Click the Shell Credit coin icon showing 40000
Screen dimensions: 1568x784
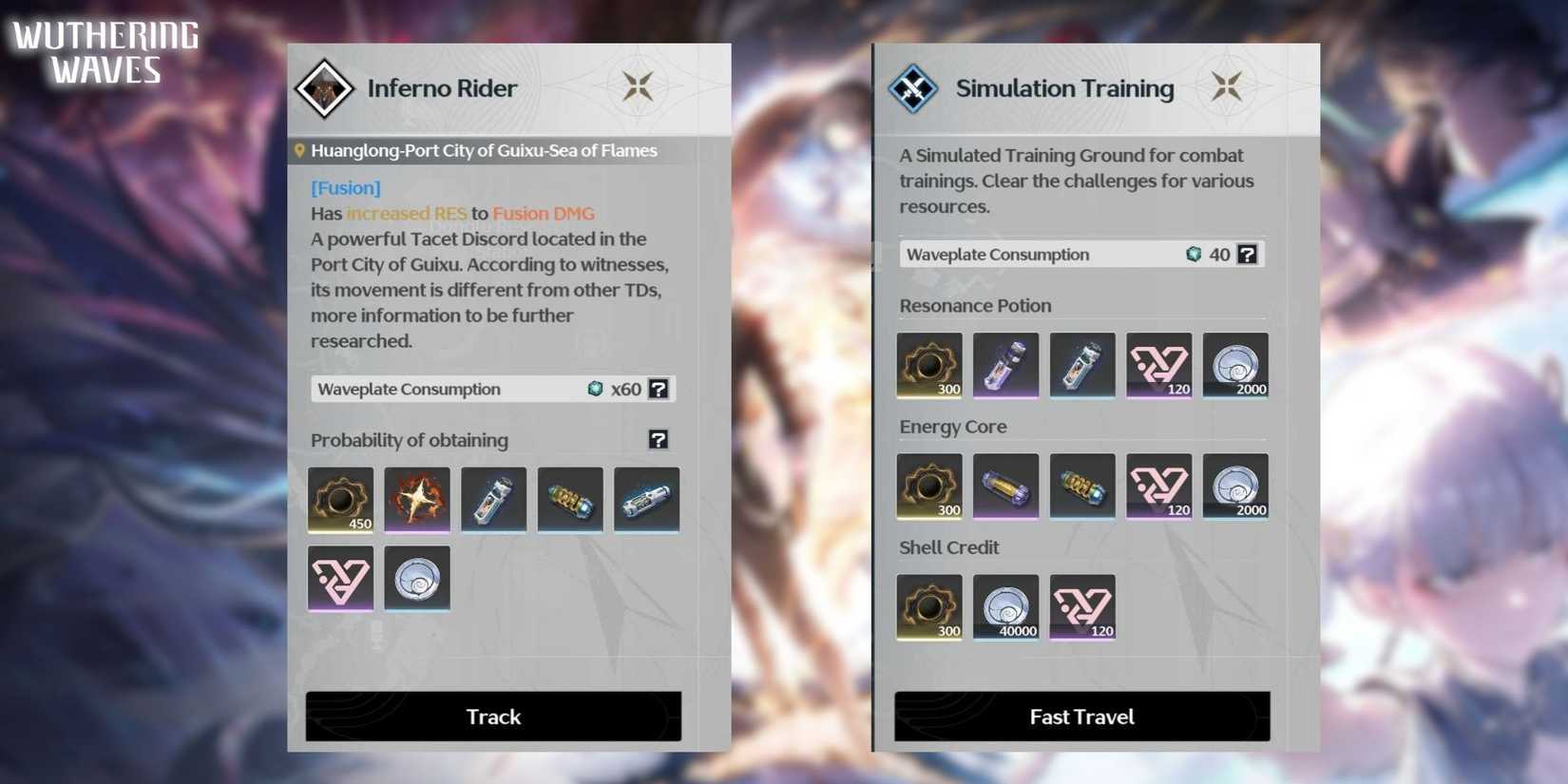click(x=1006, y=607)
